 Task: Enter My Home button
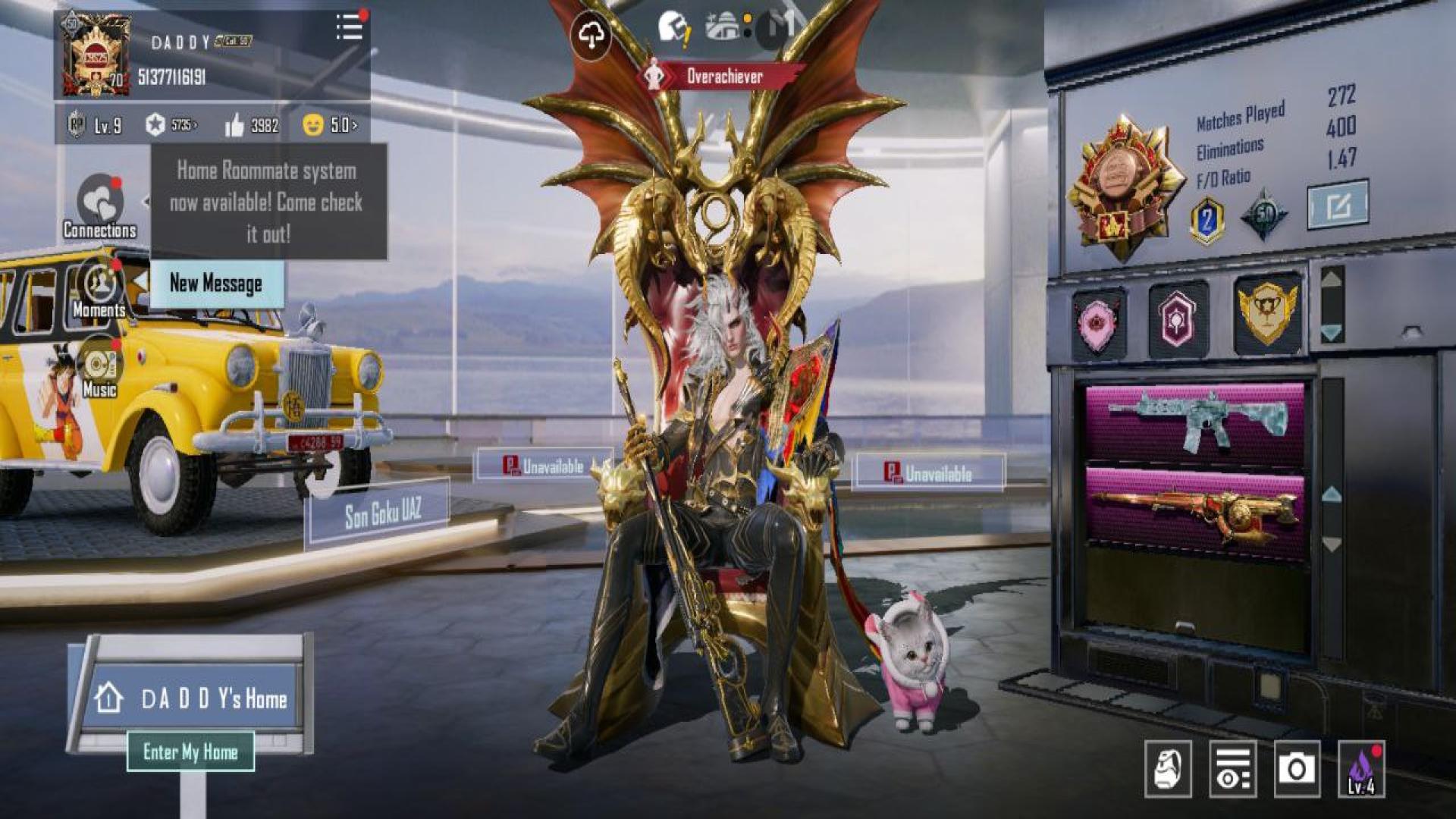190,752
